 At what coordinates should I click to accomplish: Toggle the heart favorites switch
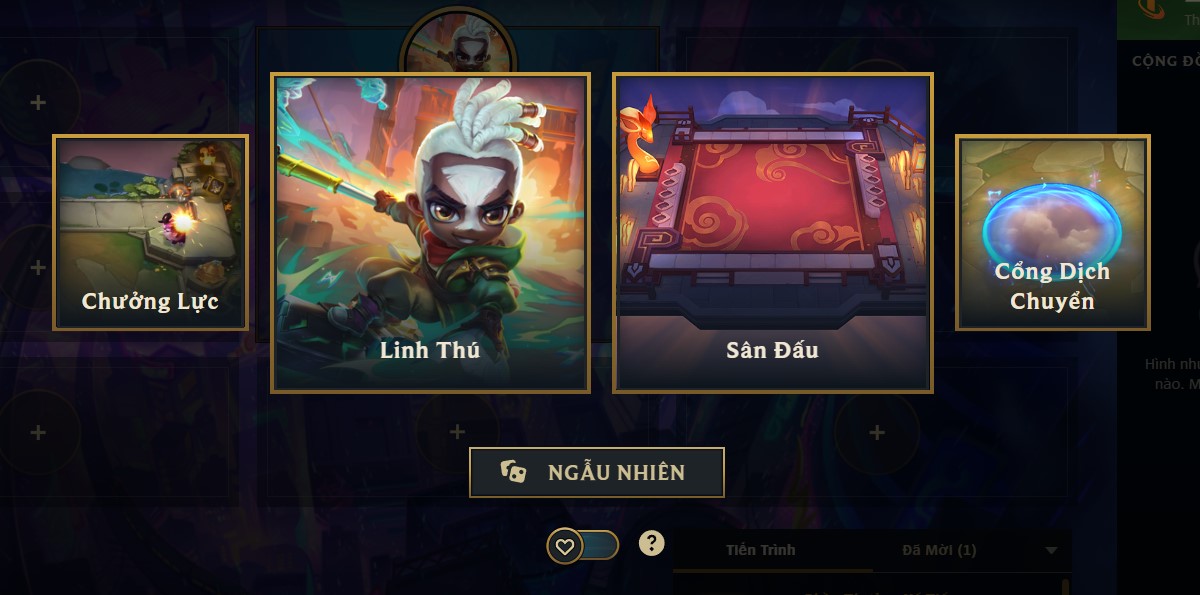point(583,546)
